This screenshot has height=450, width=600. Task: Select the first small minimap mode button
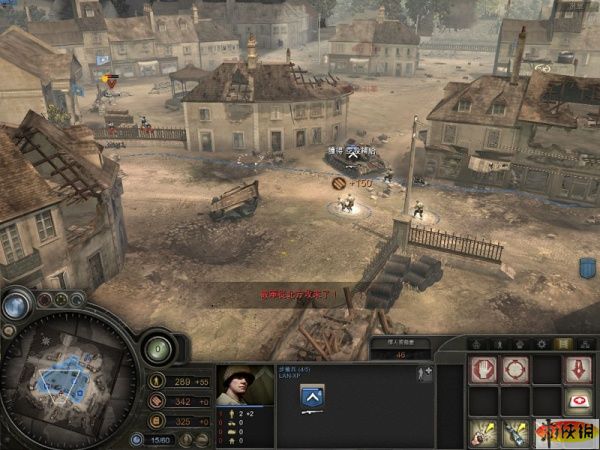pyautogui.click(x=46, y=298)
